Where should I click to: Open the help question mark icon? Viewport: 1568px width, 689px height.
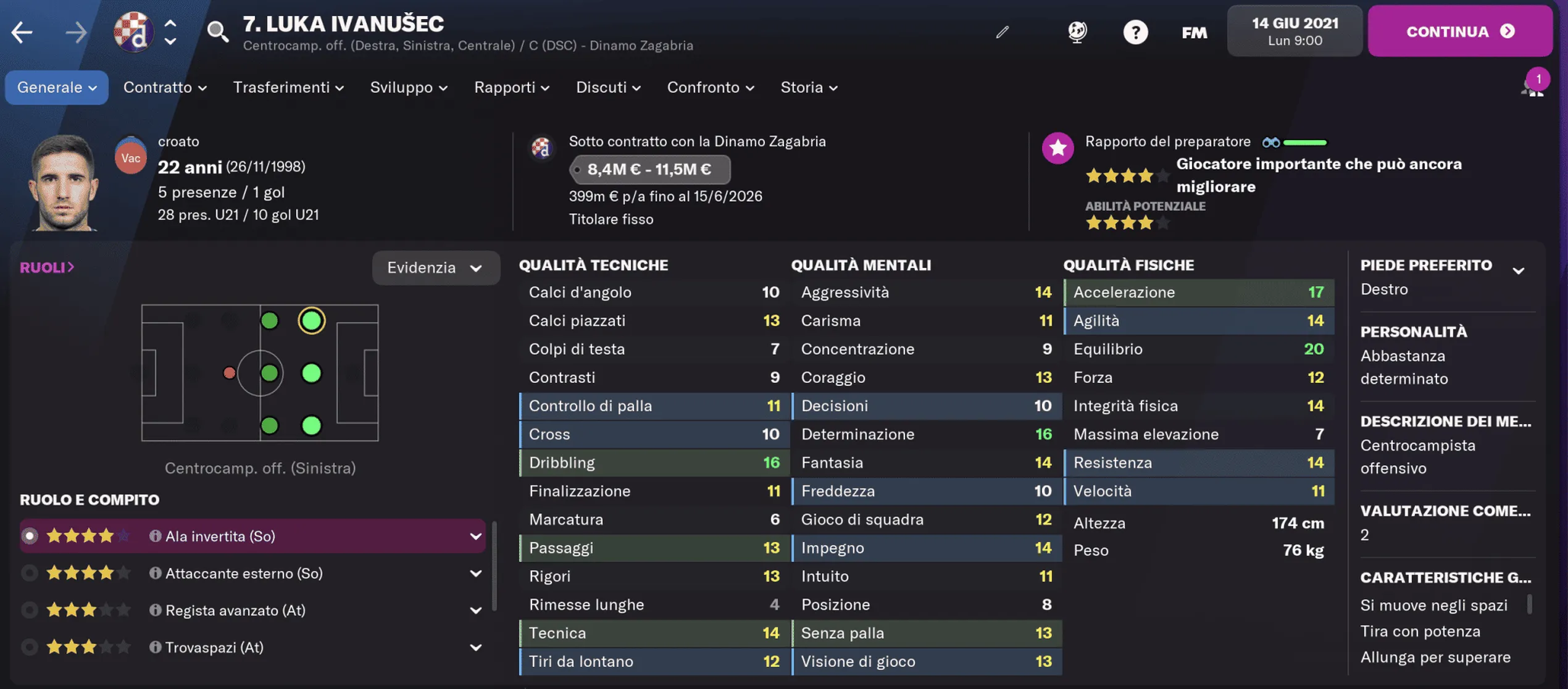coord(1136,31)
